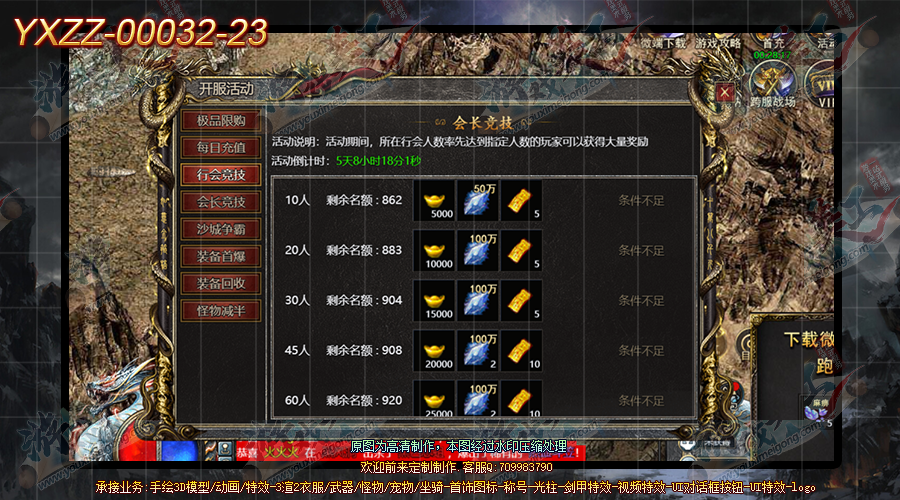Inspect the 15000 gold ingot reward

click(x=433, y=300)
